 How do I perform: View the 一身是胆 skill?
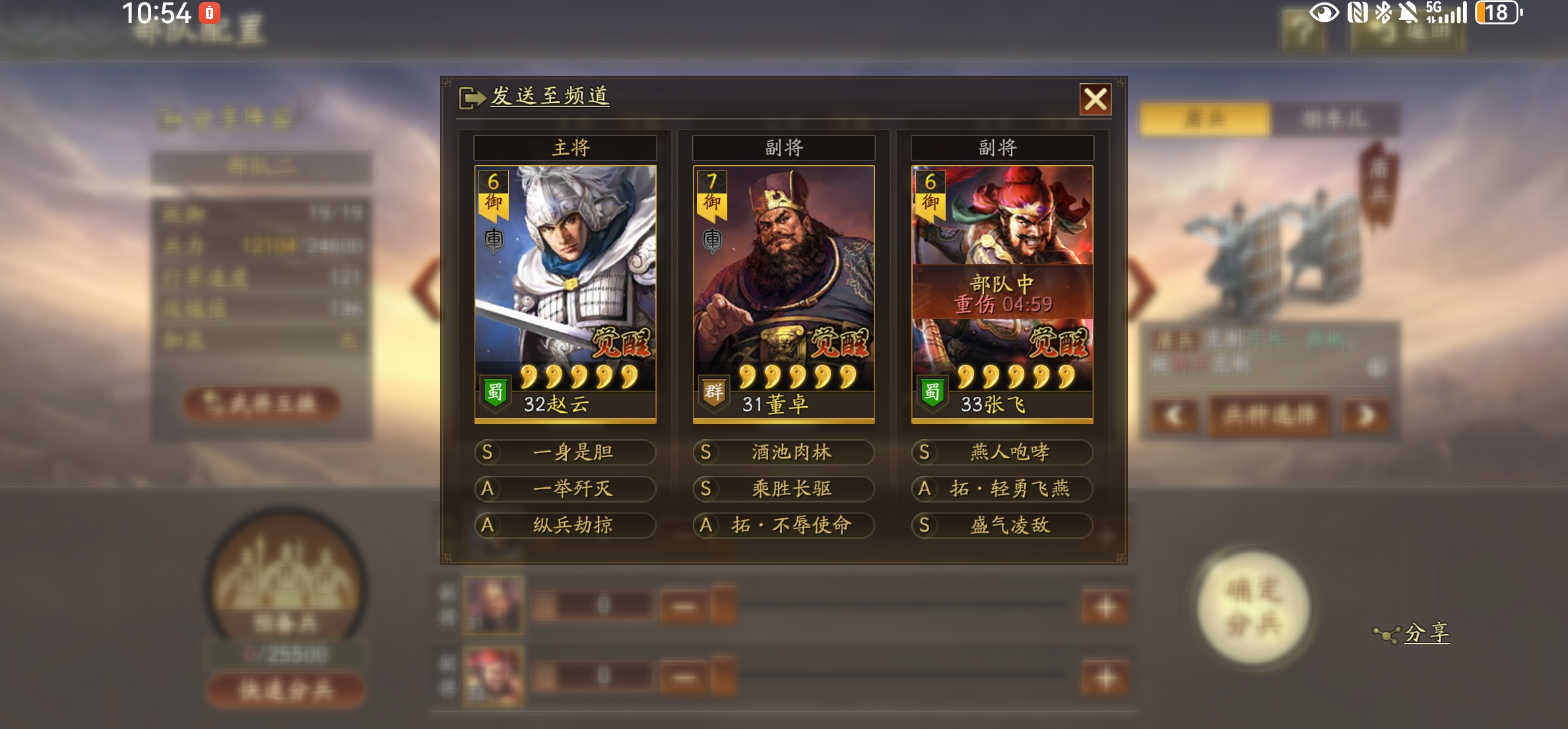click(565, 452)
